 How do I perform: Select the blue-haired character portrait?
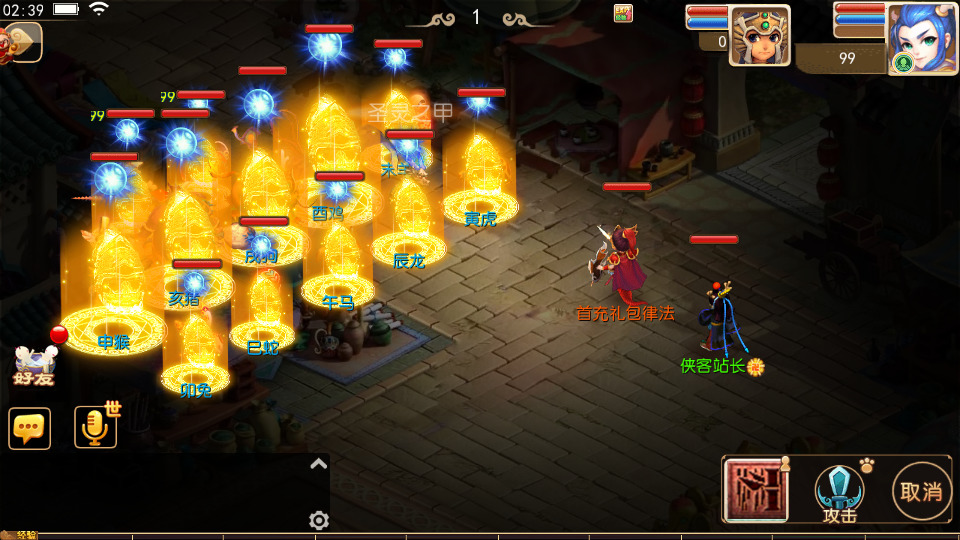[921, 38]
